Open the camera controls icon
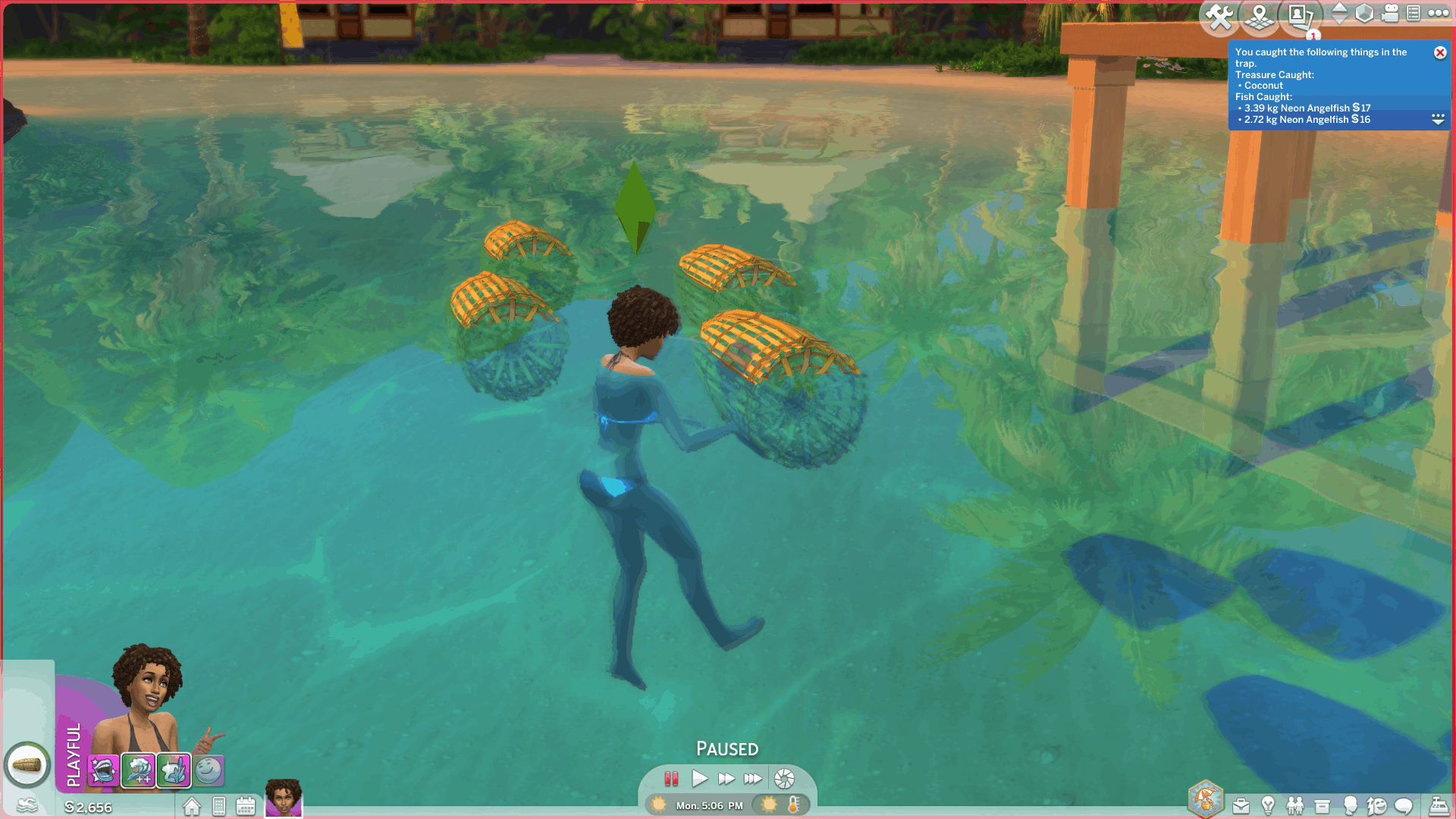1456x819 pixels. pos(1390,14)
